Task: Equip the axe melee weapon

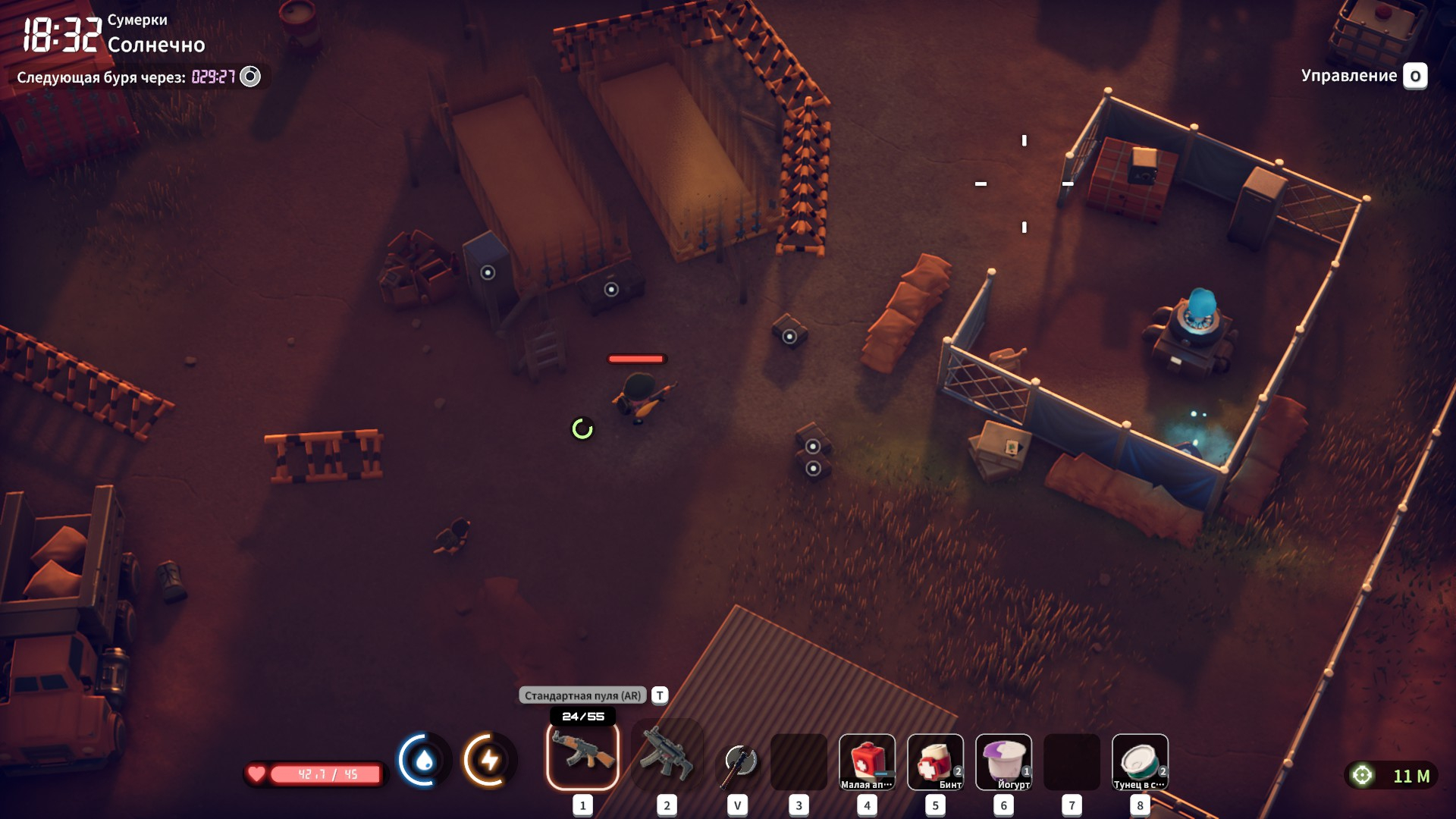Action: point(739,761)
